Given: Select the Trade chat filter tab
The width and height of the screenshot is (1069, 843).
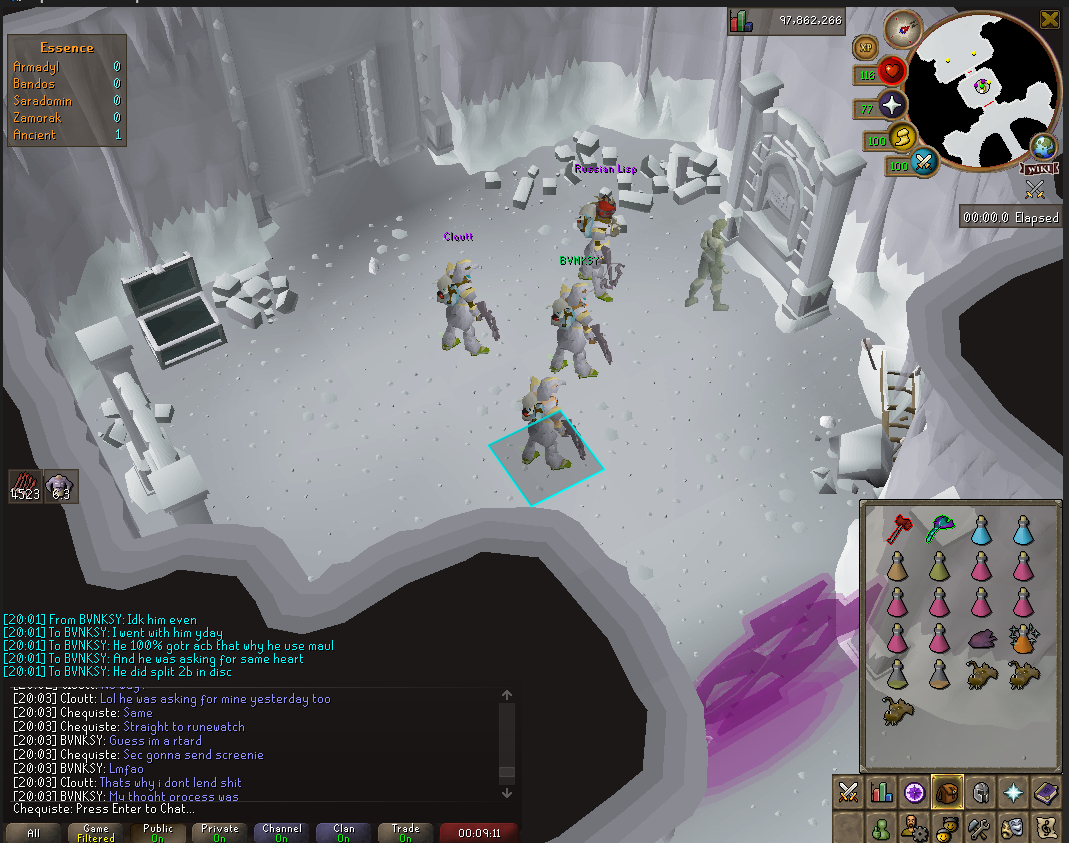Looking at the screenshot, I should pyautogui.click(x=406, y=832).
